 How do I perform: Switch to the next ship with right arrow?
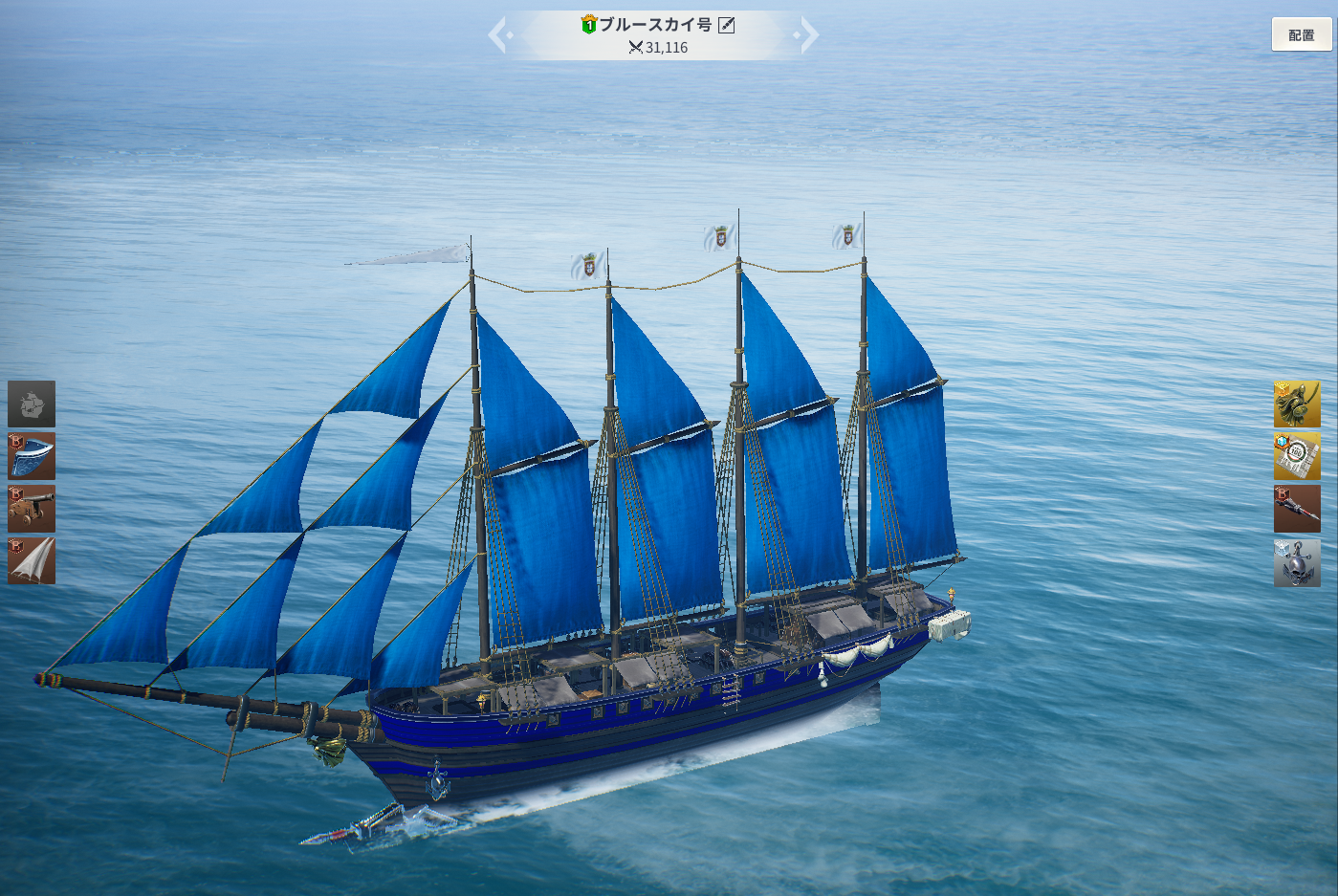point(808,35)
